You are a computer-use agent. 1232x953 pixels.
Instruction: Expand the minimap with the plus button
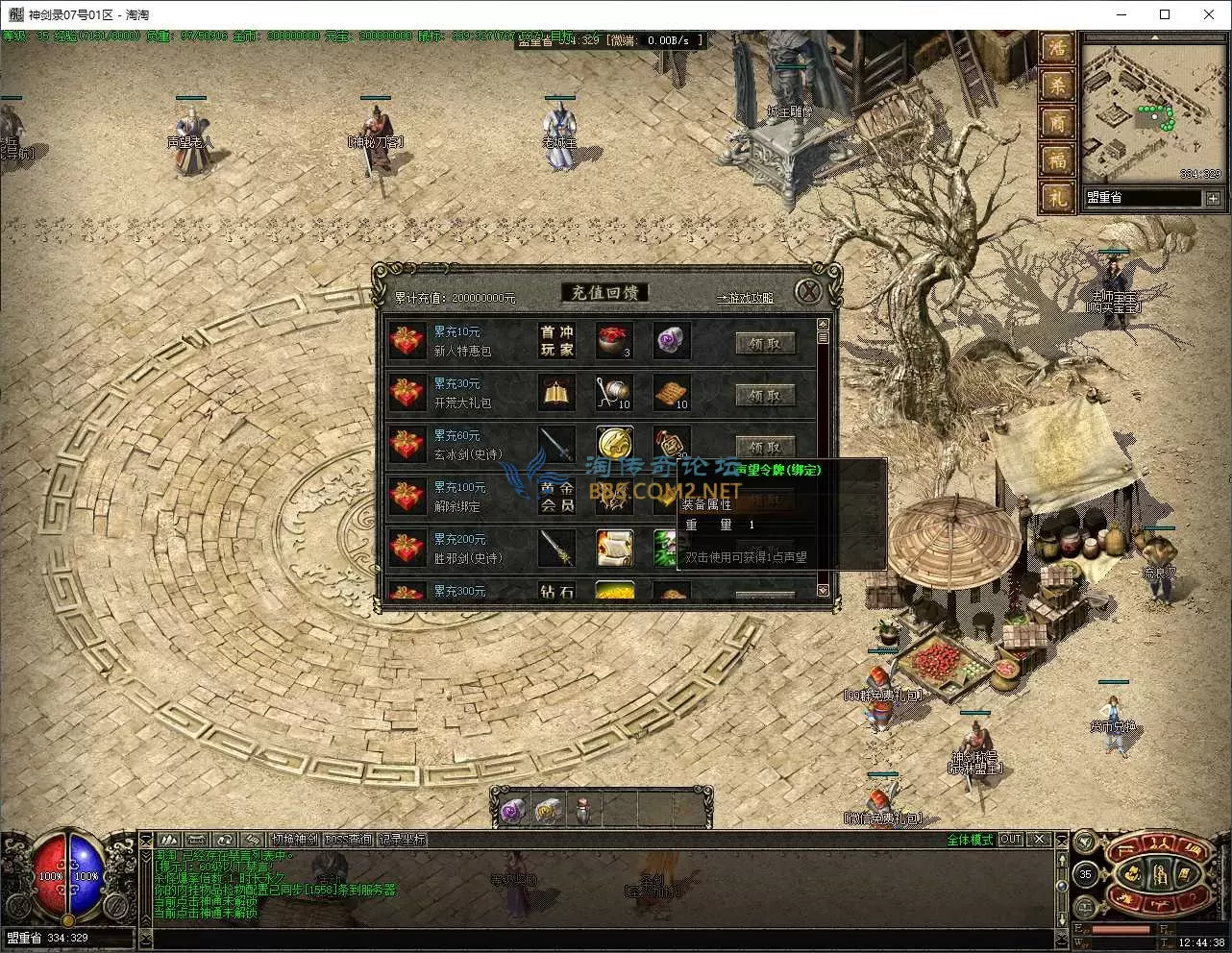pos(1213,199)
